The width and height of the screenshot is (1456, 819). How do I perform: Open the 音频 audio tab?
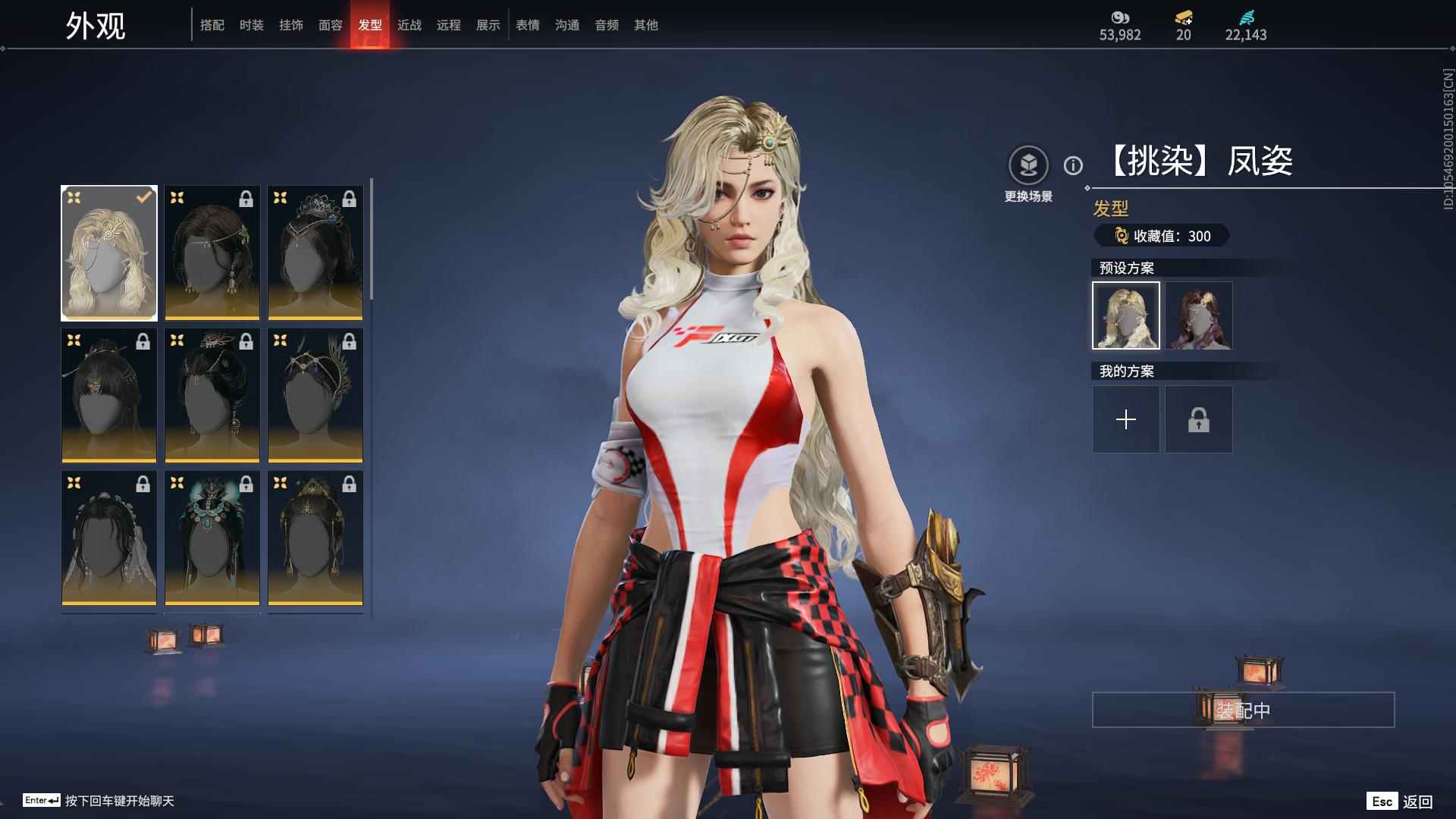[x=607, y=25]
